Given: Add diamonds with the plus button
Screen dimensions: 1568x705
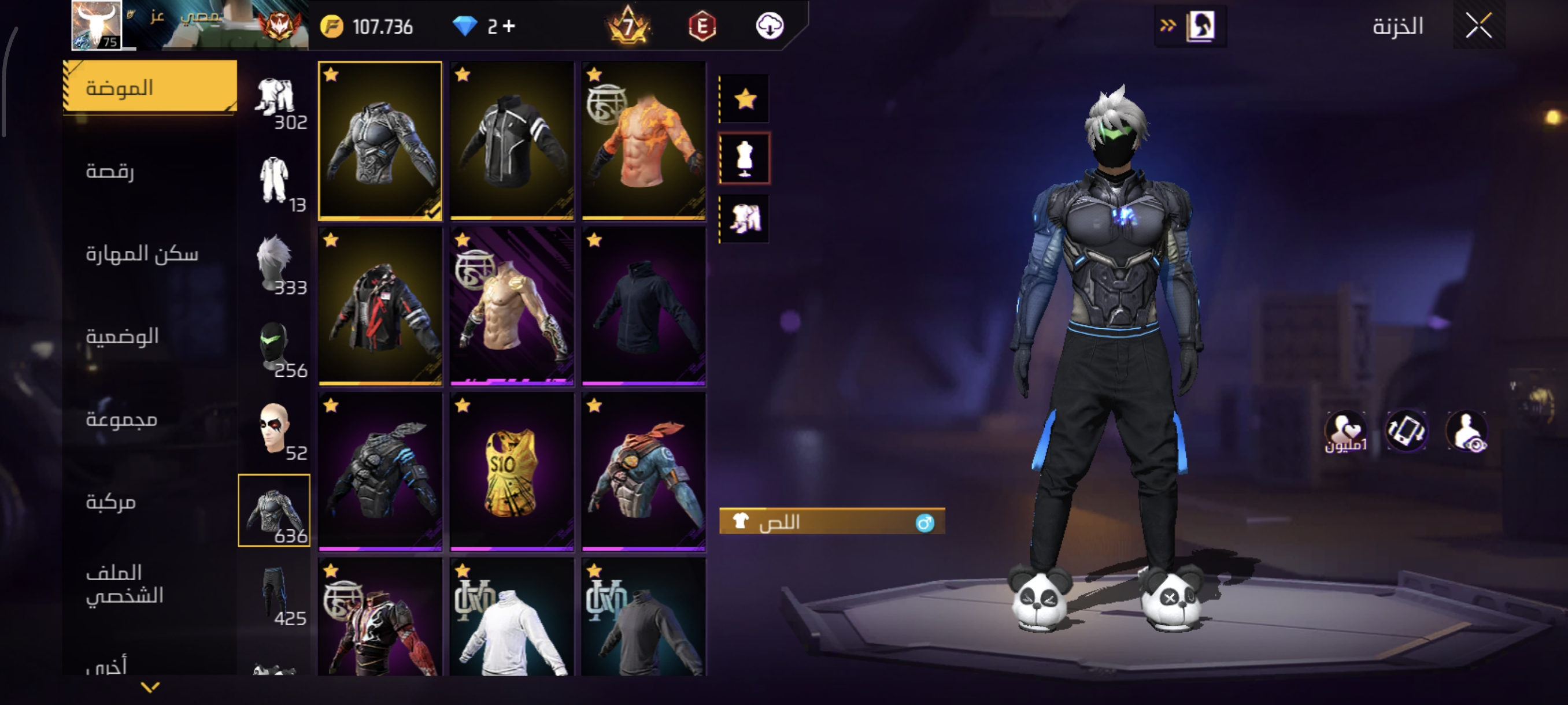Looking at the screenshot, I should (509, 26).
